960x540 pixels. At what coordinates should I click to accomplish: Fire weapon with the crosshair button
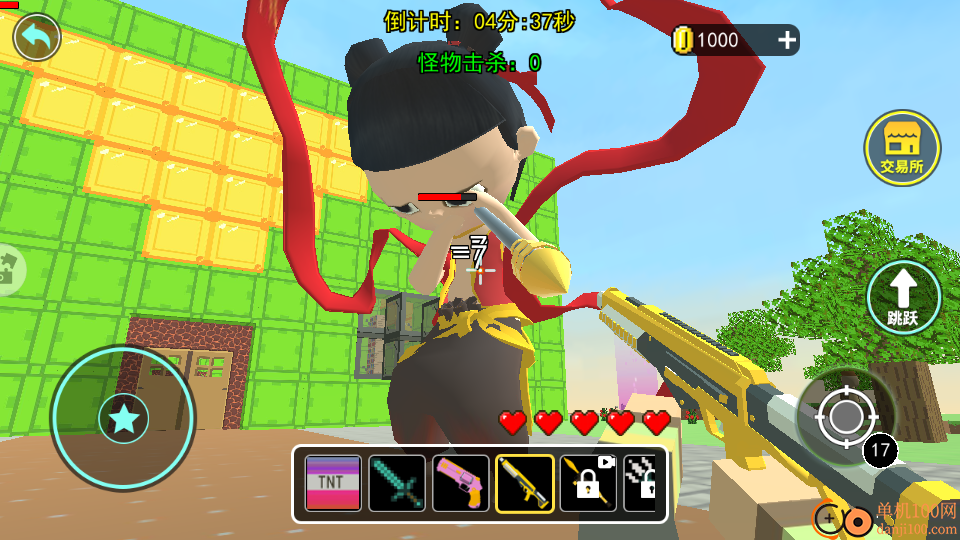(x=838, y=416)
